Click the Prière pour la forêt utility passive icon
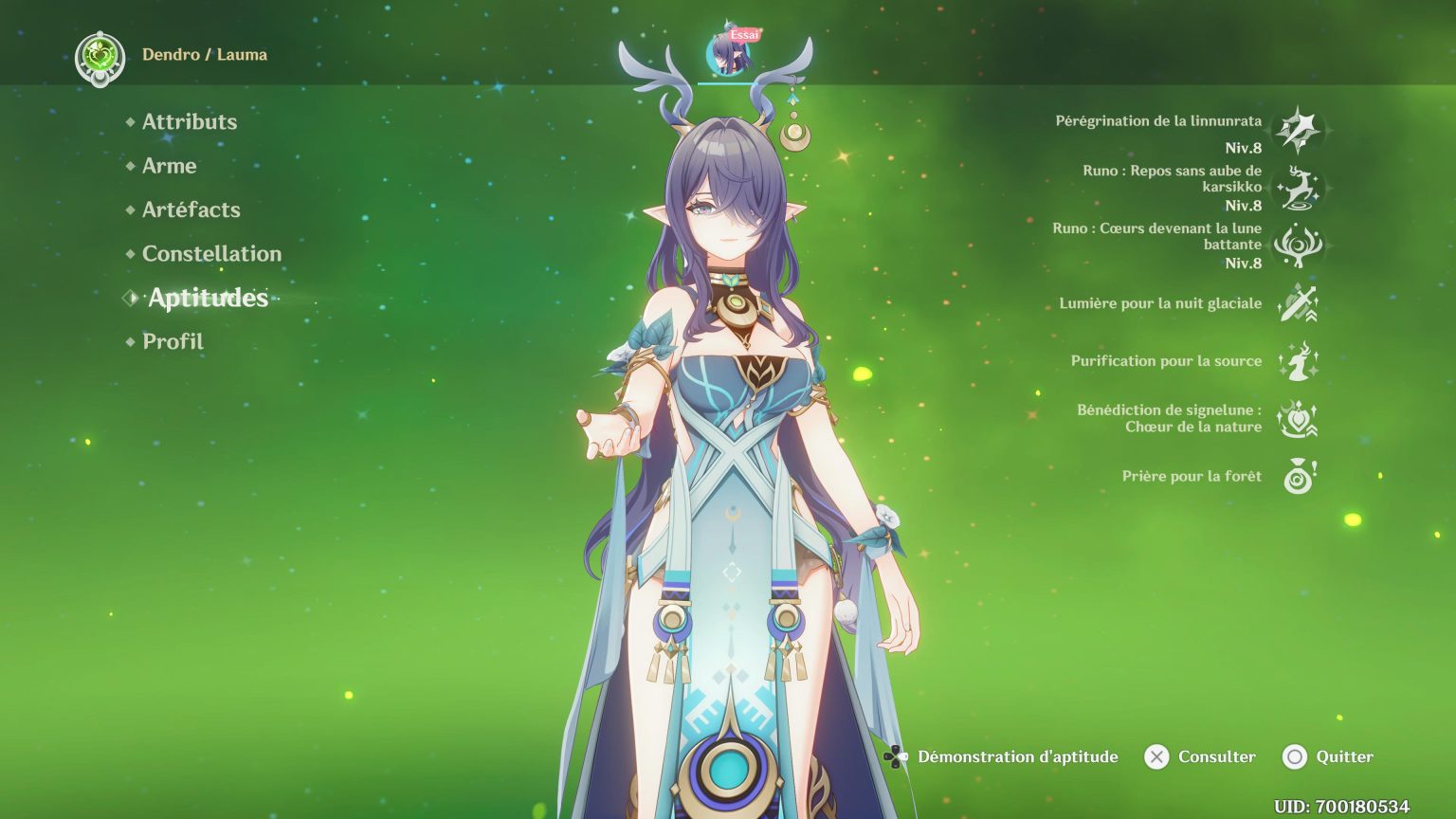Image resolution: width=1456 pixels, height=819 pixels. (x=1300, y=476)
